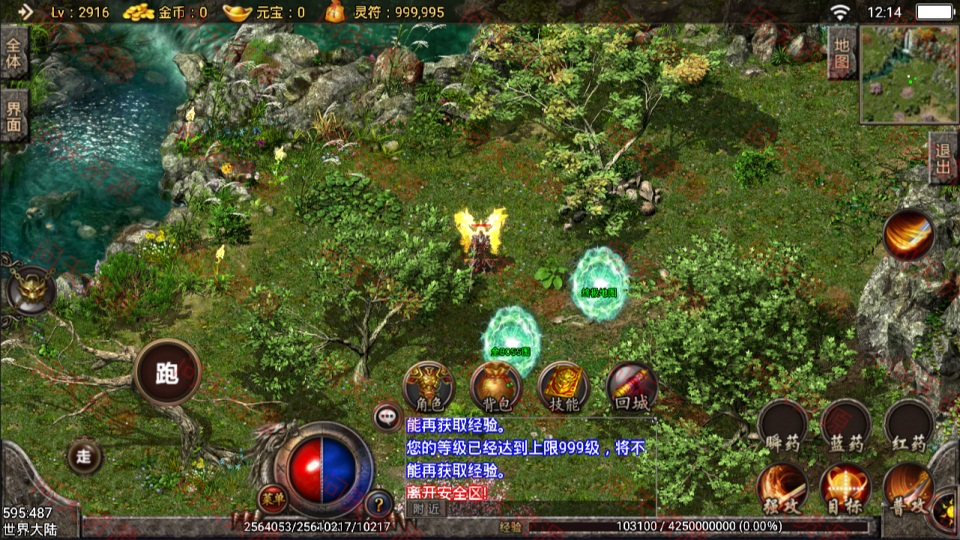Toggle the 跑 run button

pyautogui.click(x=167, y=372)
